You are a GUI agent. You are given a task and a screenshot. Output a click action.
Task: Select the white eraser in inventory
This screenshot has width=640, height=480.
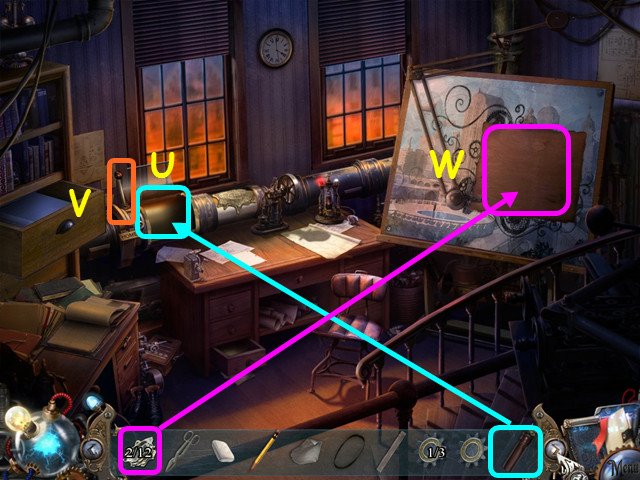coord(224,451)
